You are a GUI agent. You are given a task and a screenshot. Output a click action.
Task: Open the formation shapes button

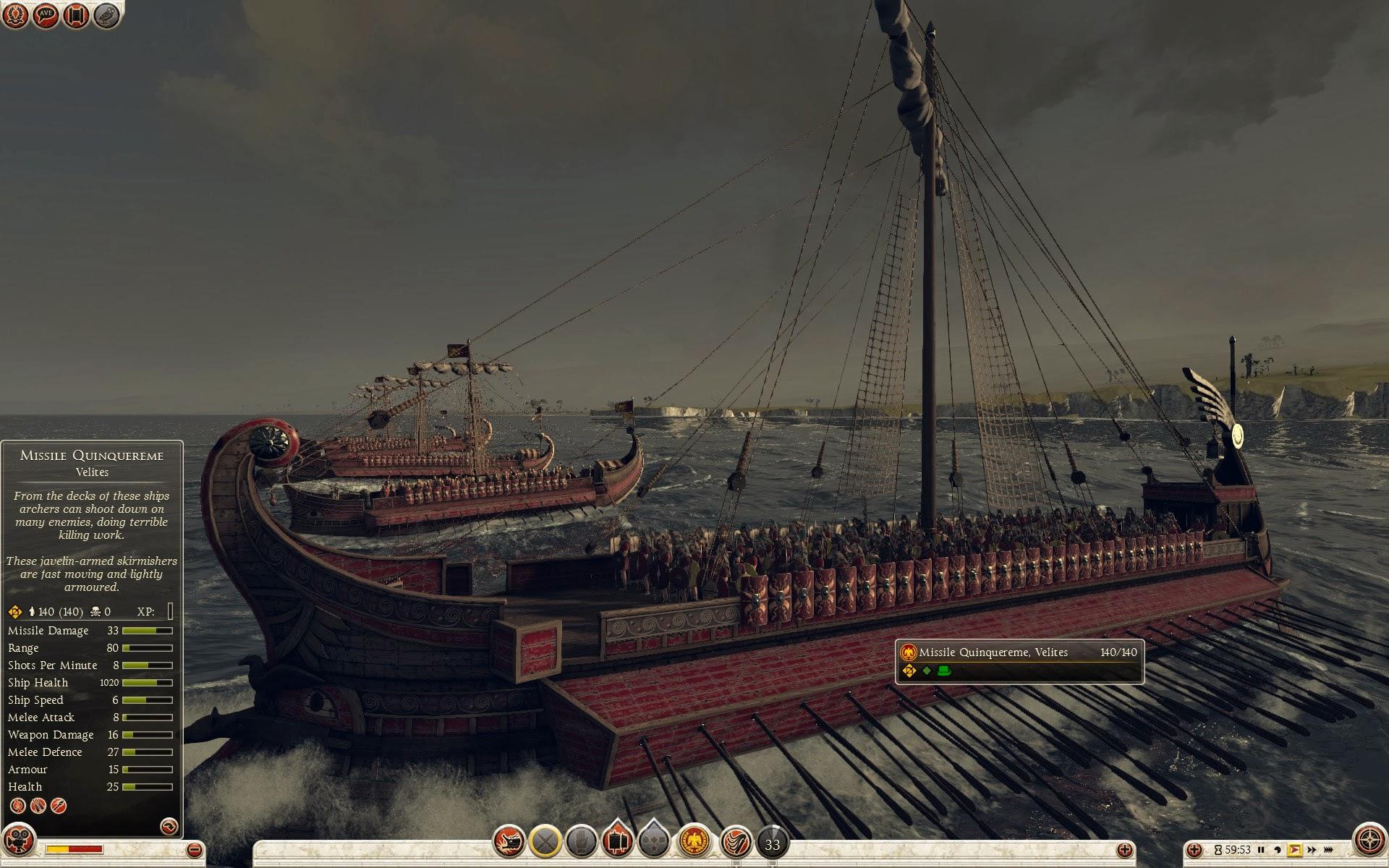point(653,842)
